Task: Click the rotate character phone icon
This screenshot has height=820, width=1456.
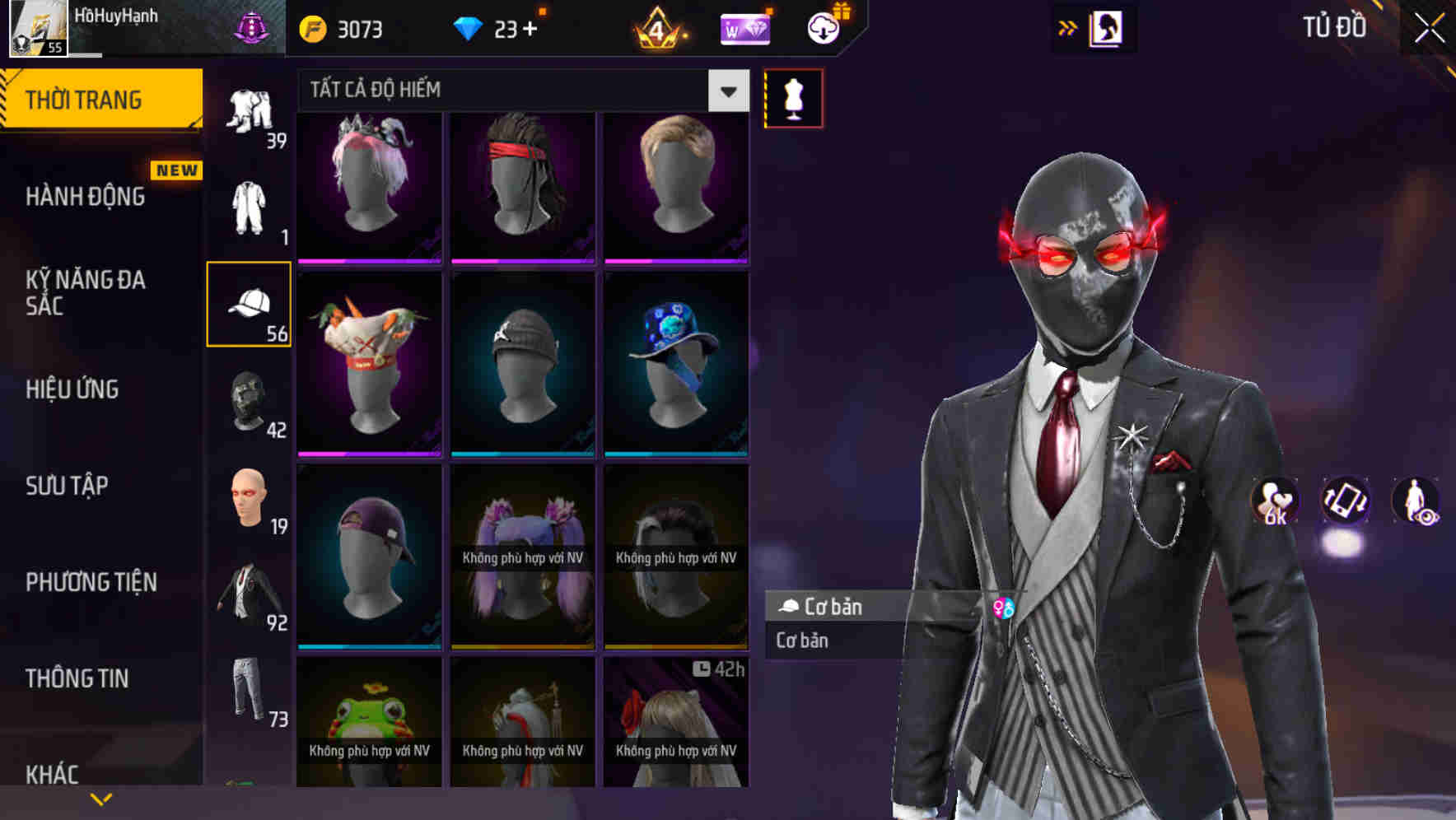Action: click(1346, 503)
